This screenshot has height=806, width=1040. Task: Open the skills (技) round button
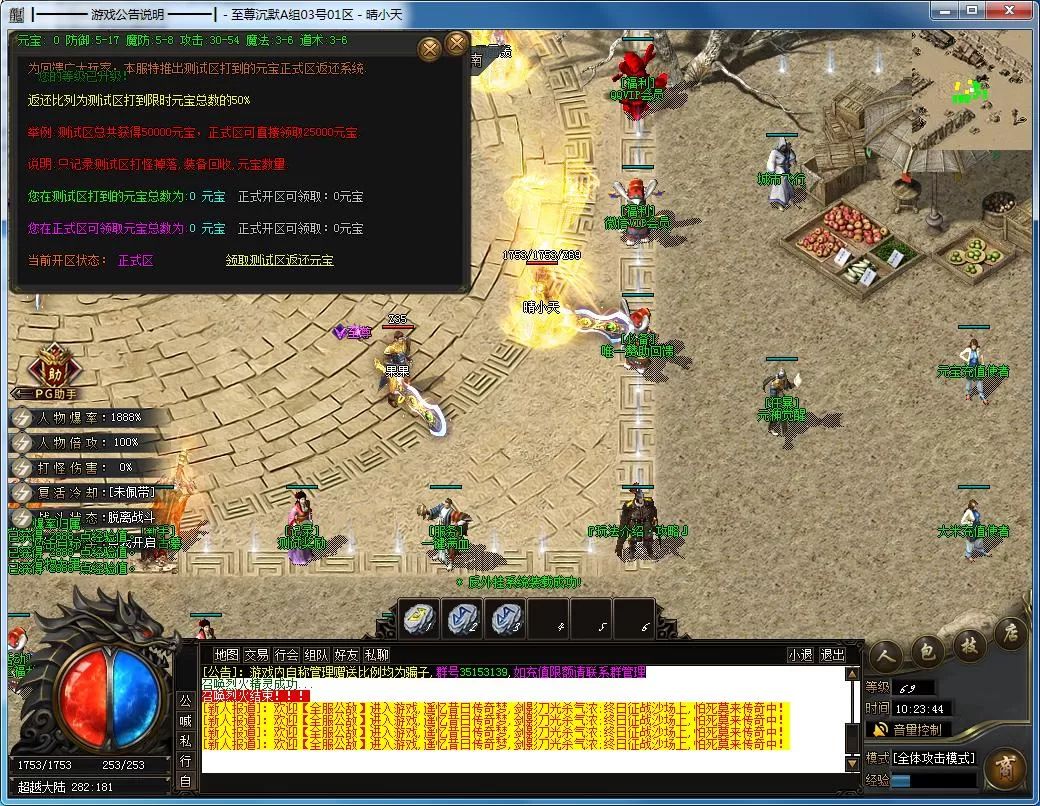tap(969, 644)
